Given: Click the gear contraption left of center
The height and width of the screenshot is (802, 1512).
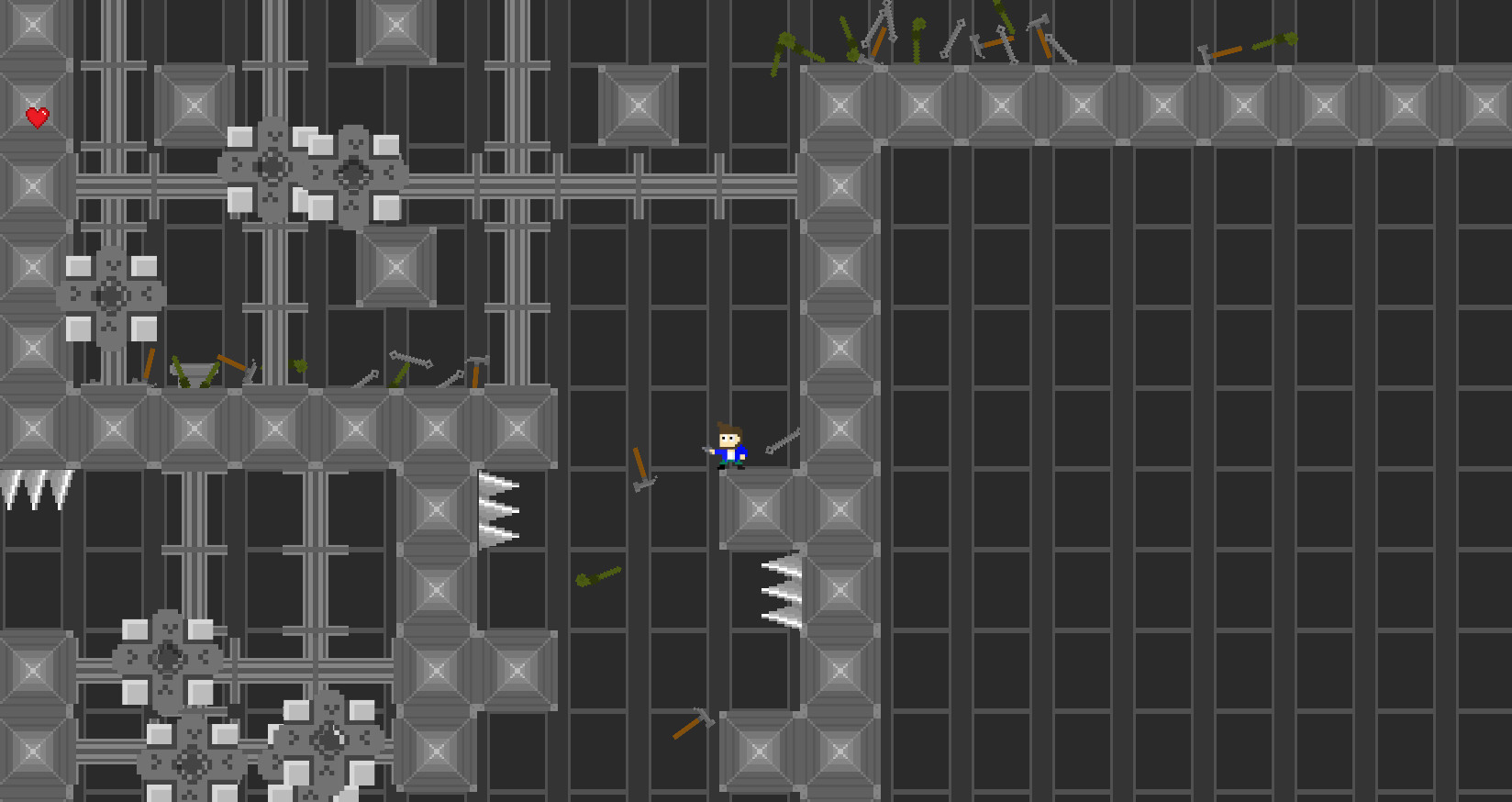Looking at the screenshot, I should [108, 295].
